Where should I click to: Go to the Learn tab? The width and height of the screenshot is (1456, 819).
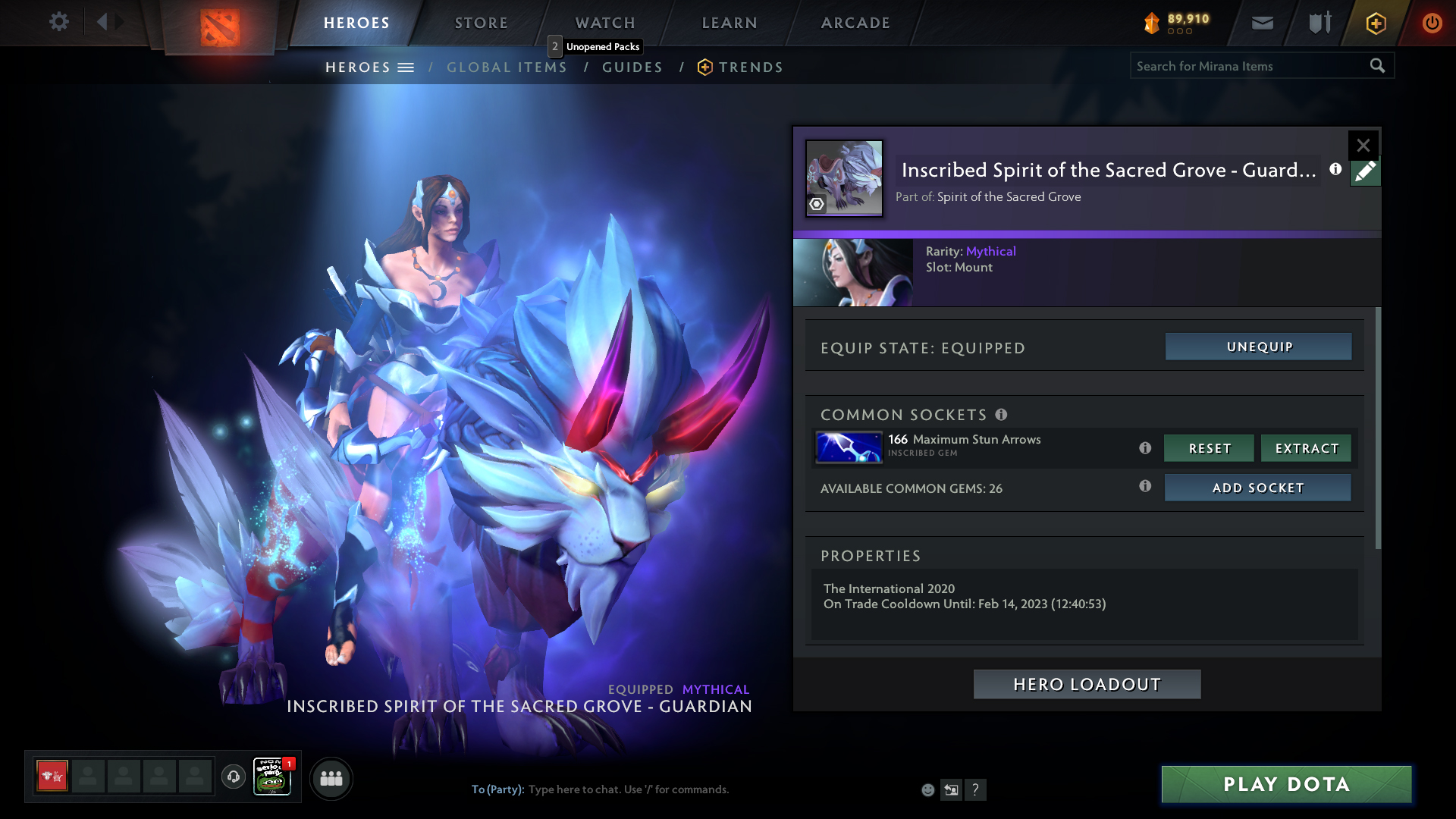[730, 23]
